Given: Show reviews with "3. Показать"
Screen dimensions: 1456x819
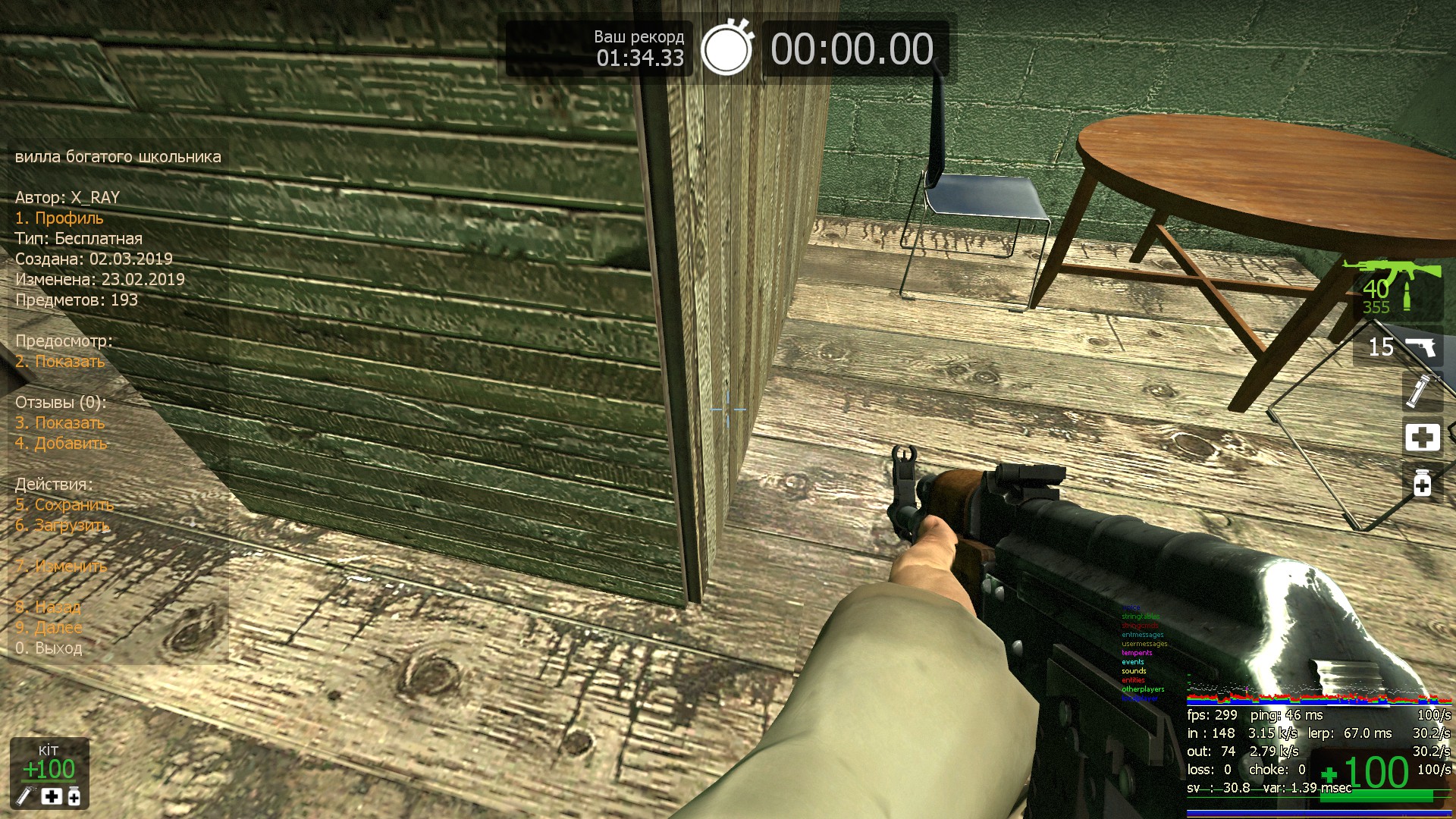Looking at the screenshot, I should coord(60,423).
